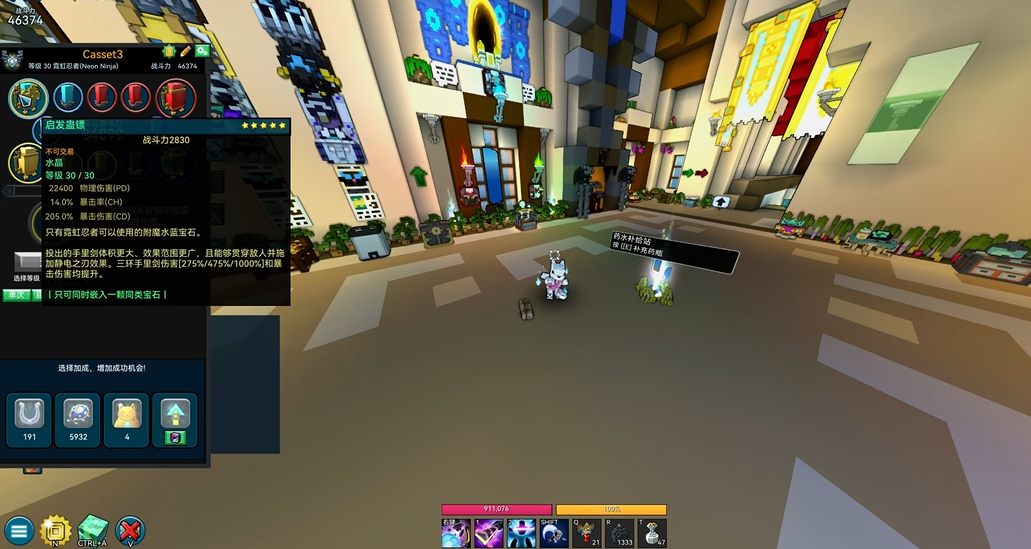
Task: Click the red X round button
Action: click(x=130, y=530)
